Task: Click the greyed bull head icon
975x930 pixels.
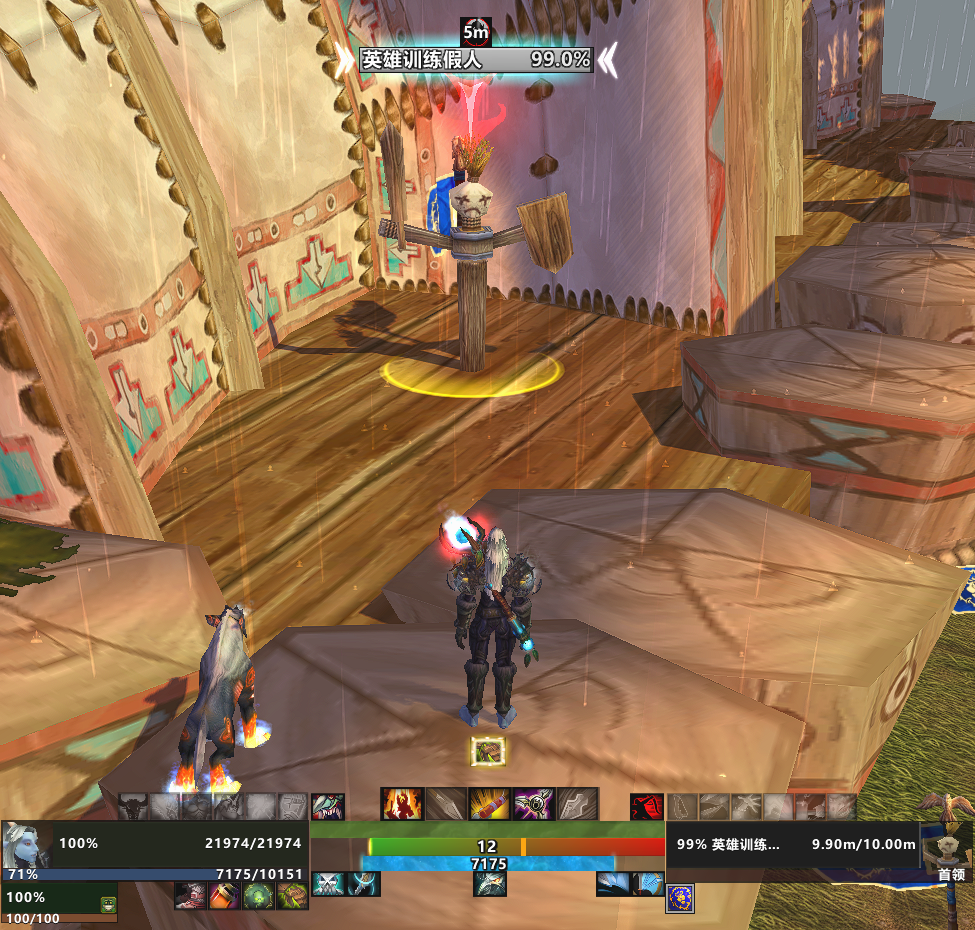Action: click(133, 806)
